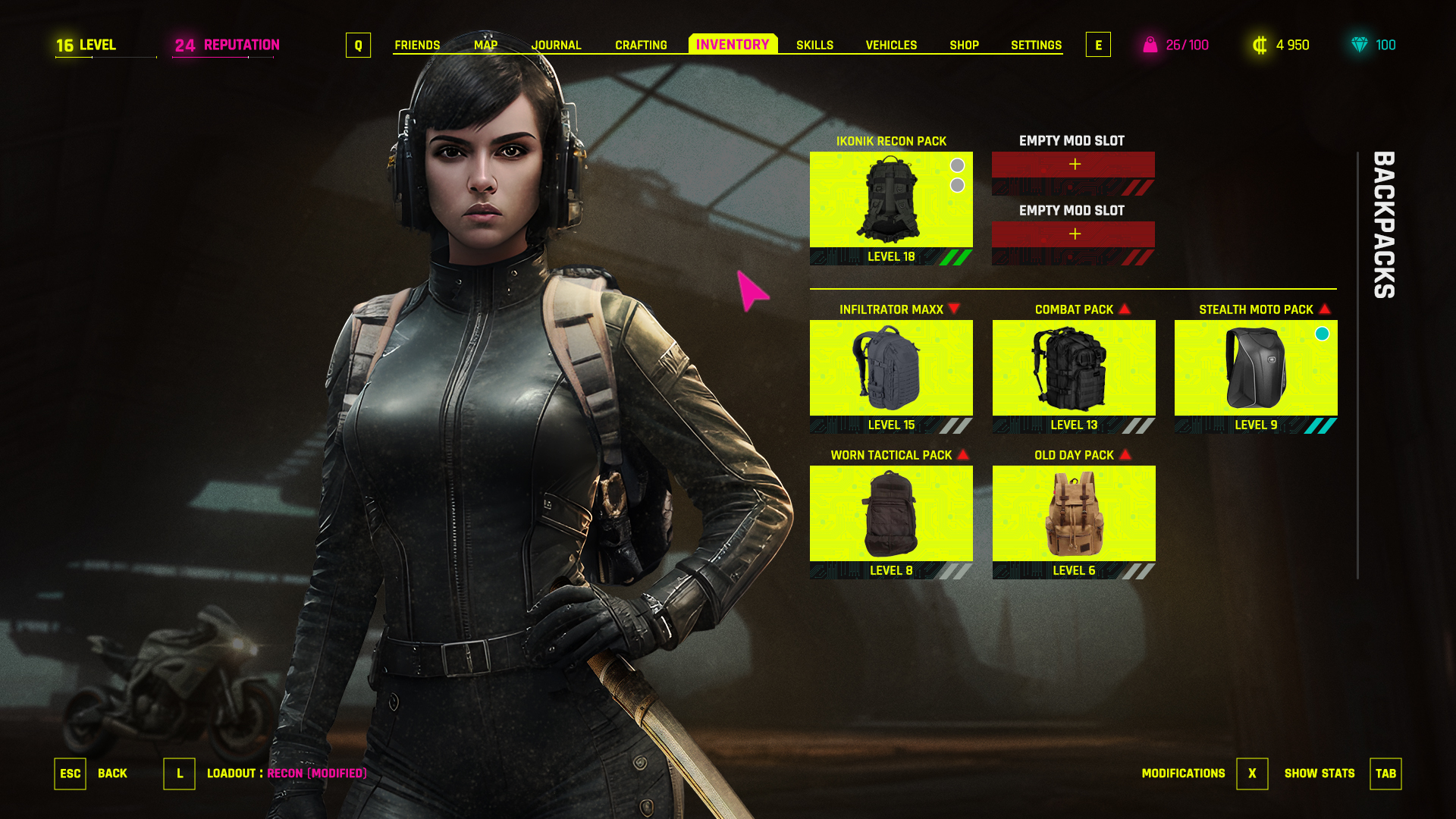1456x819 pixels.
Task: Show backpack stats
Action: click(x=1385, y=773)
